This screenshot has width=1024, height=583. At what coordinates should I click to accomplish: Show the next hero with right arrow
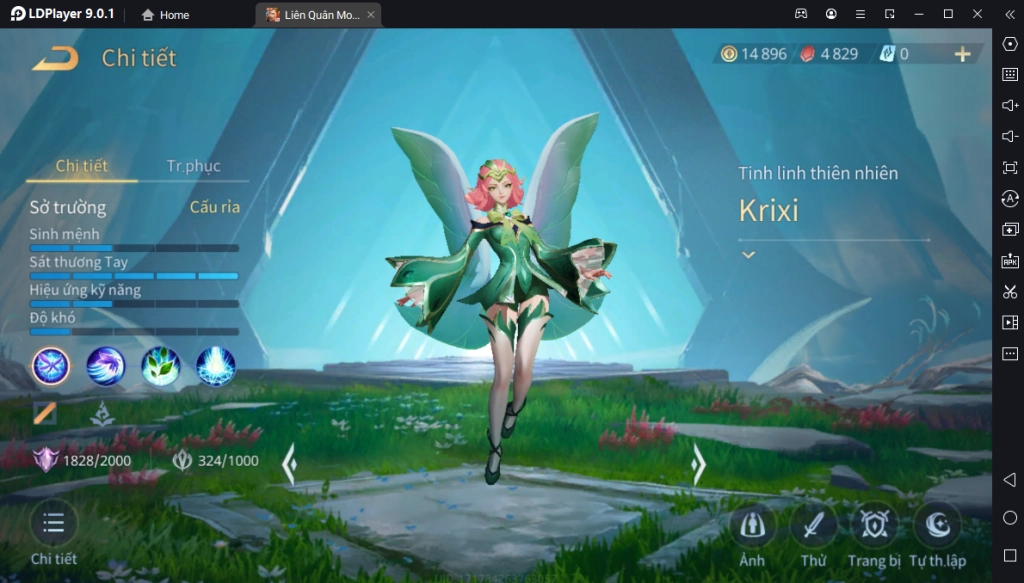pyautogui.click(x=699, y=464)
